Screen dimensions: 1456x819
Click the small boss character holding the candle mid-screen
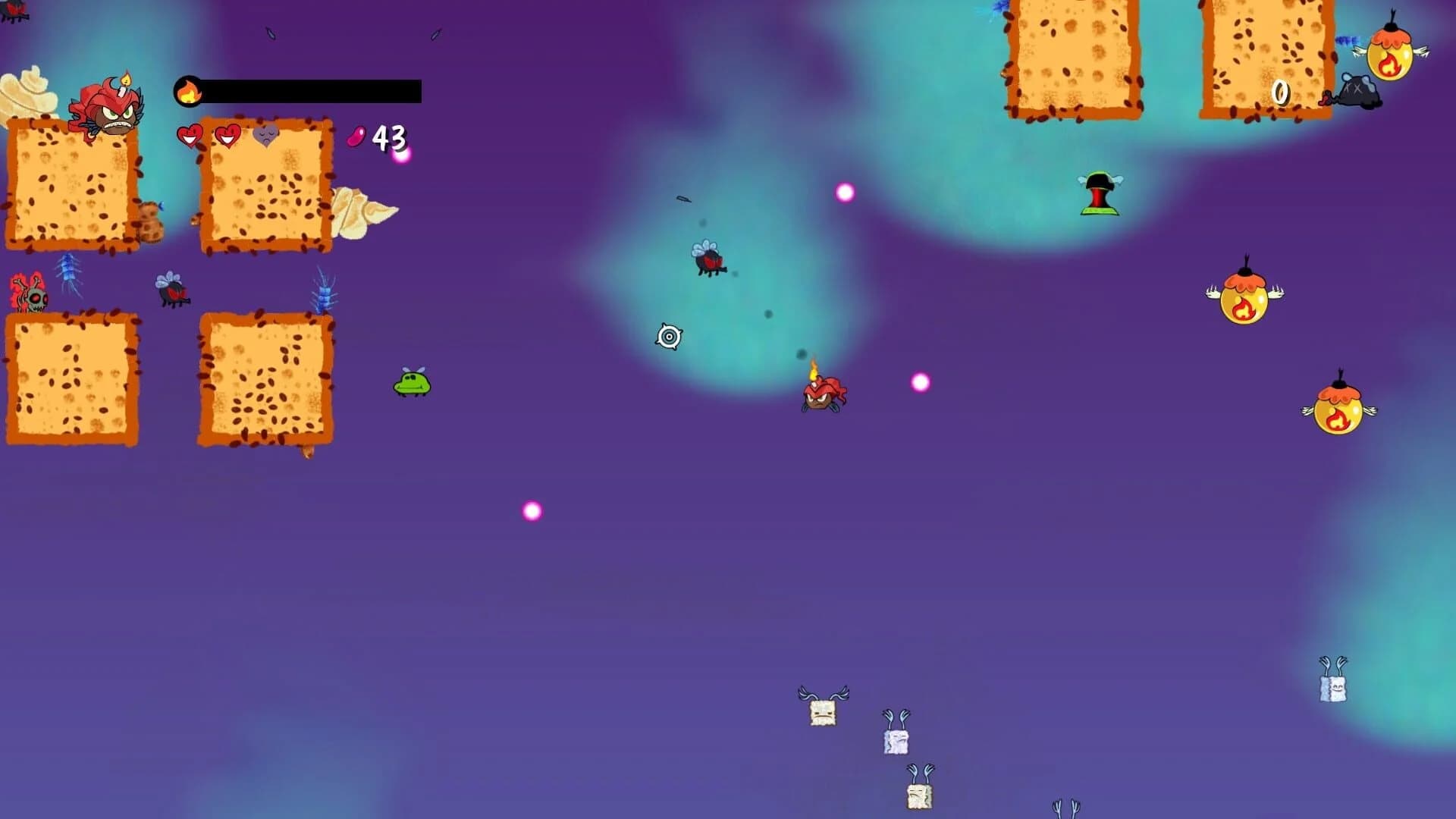[x=823, y=394]
